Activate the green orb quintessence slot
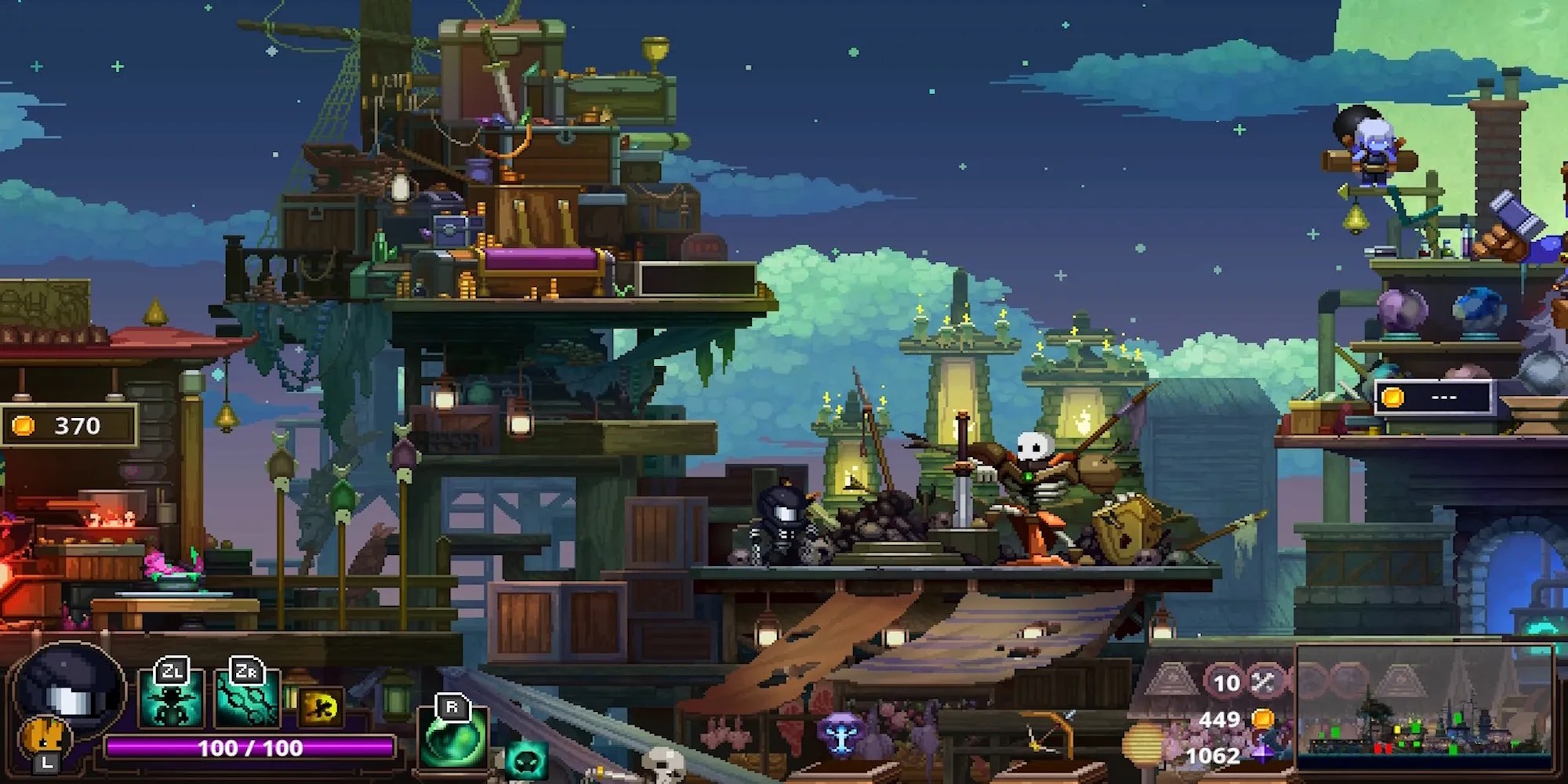The height and width of the screenshot is (784, 1568). tap(452, 737)
